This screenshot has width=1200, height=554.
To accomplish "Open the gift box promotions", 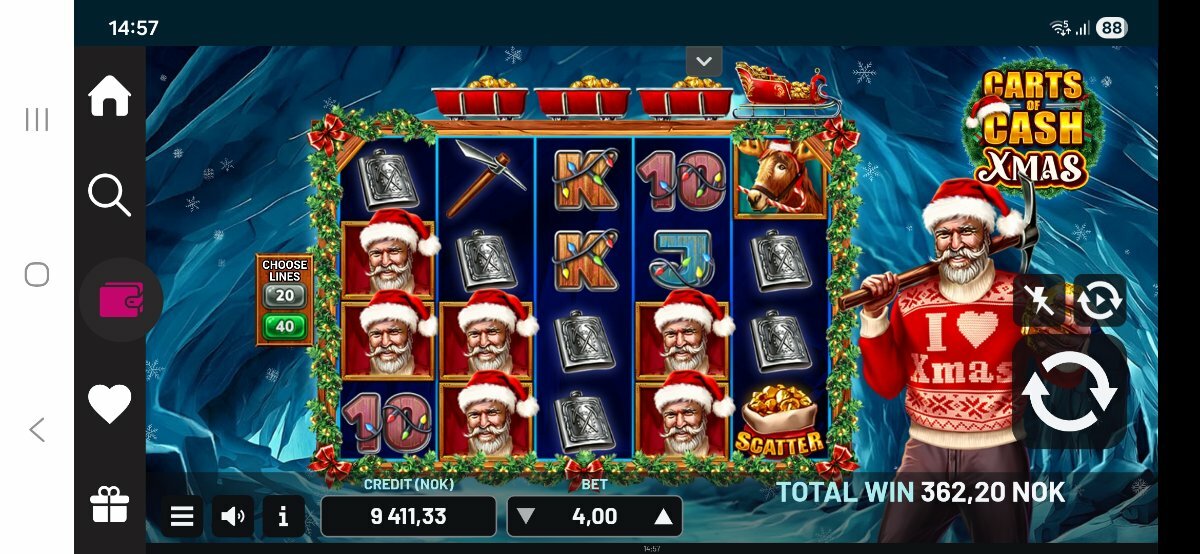I will click(x=110, y=505).
